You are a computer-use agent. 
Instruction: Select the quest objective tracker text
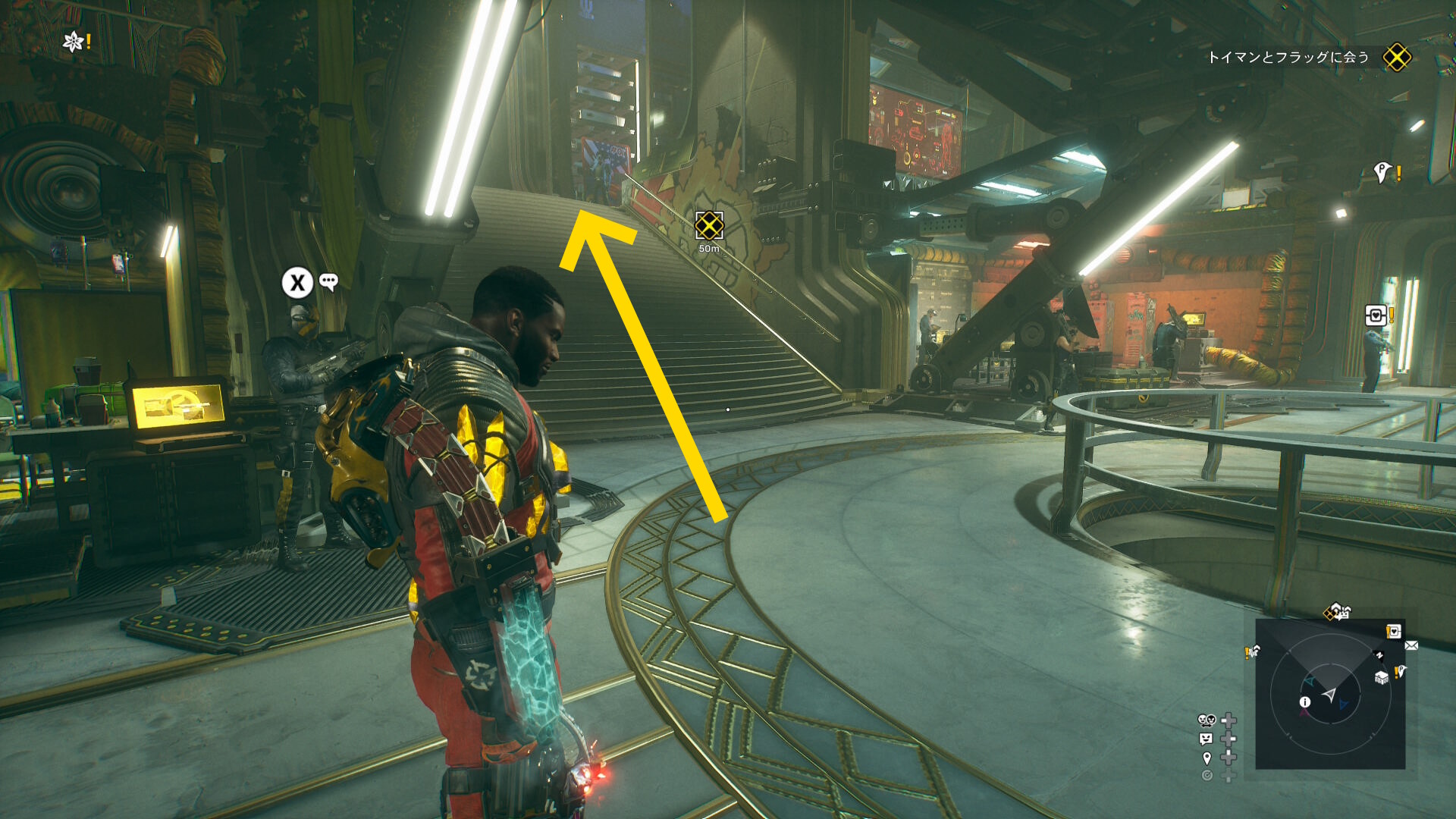coord(1288,58)
